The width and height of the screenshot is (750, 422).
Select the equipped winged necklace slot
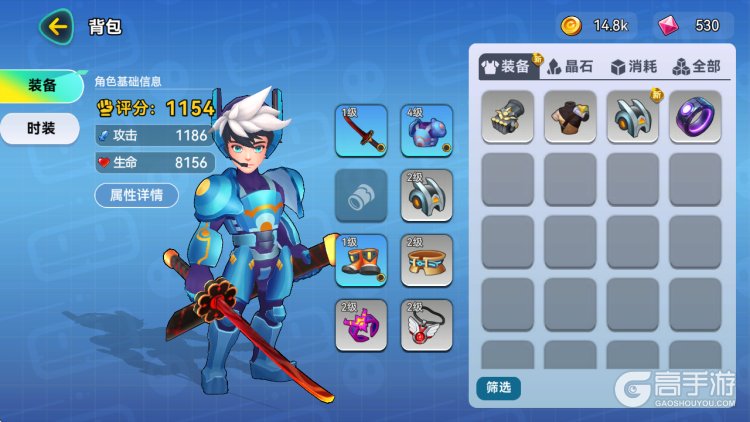tap(427, 324)
